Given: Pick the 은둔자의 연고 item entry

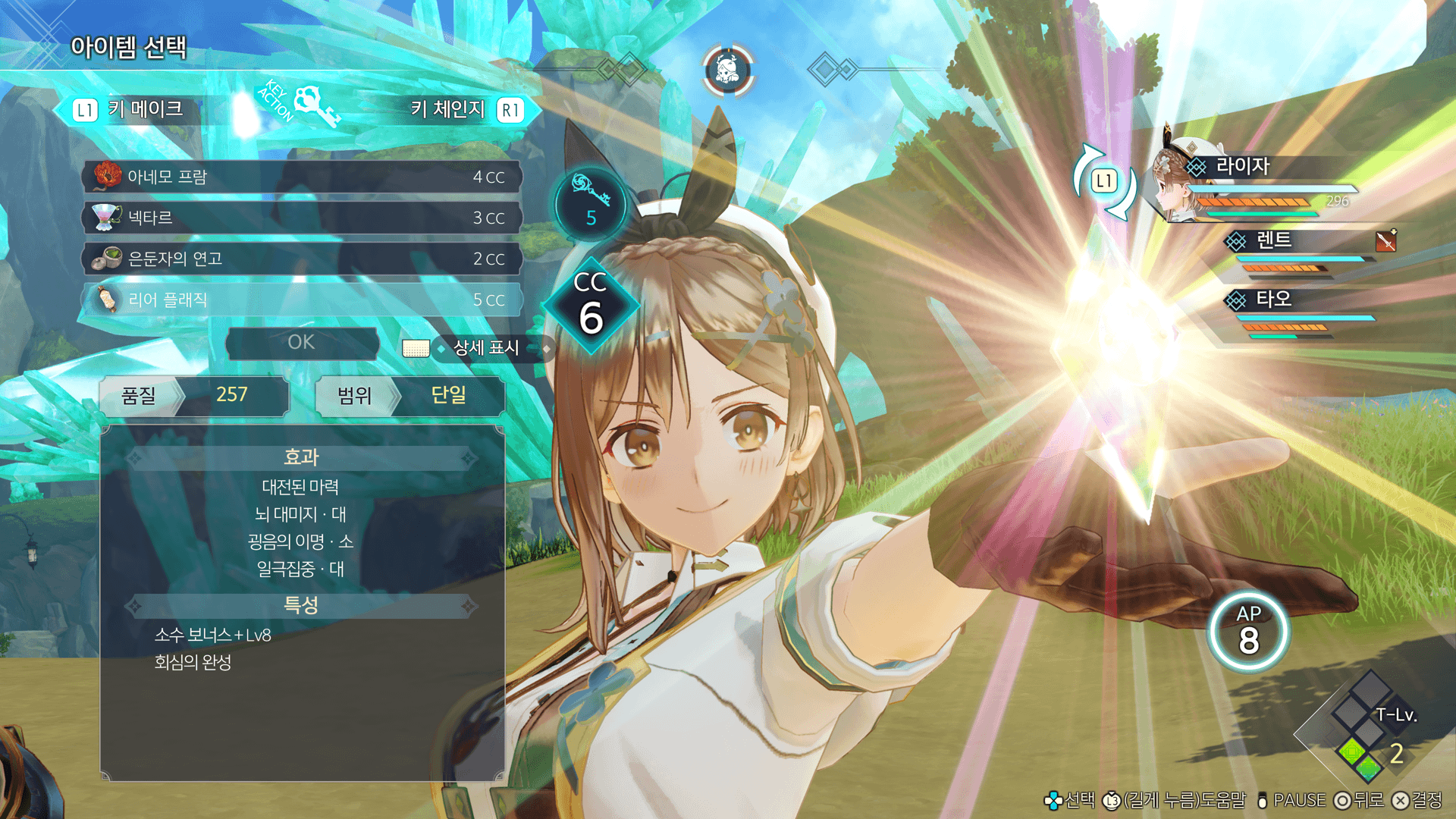Looking at the screenshot, I should [301, 259].
